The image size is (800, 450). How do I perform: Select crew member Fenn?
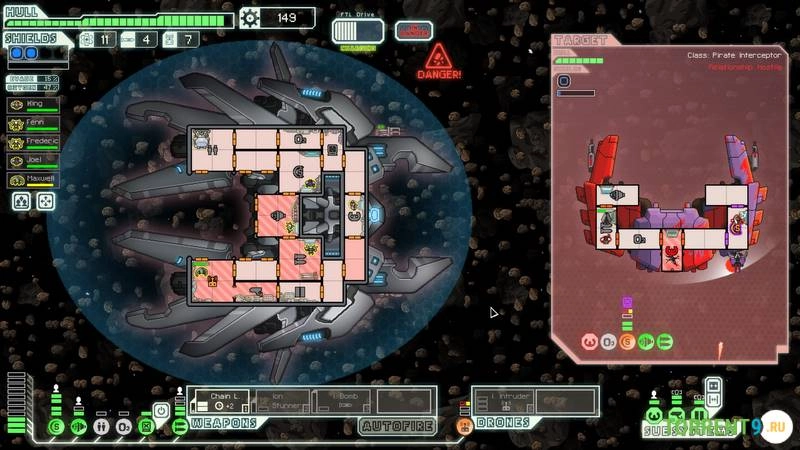pyautogui.click(x=31, y=122)
